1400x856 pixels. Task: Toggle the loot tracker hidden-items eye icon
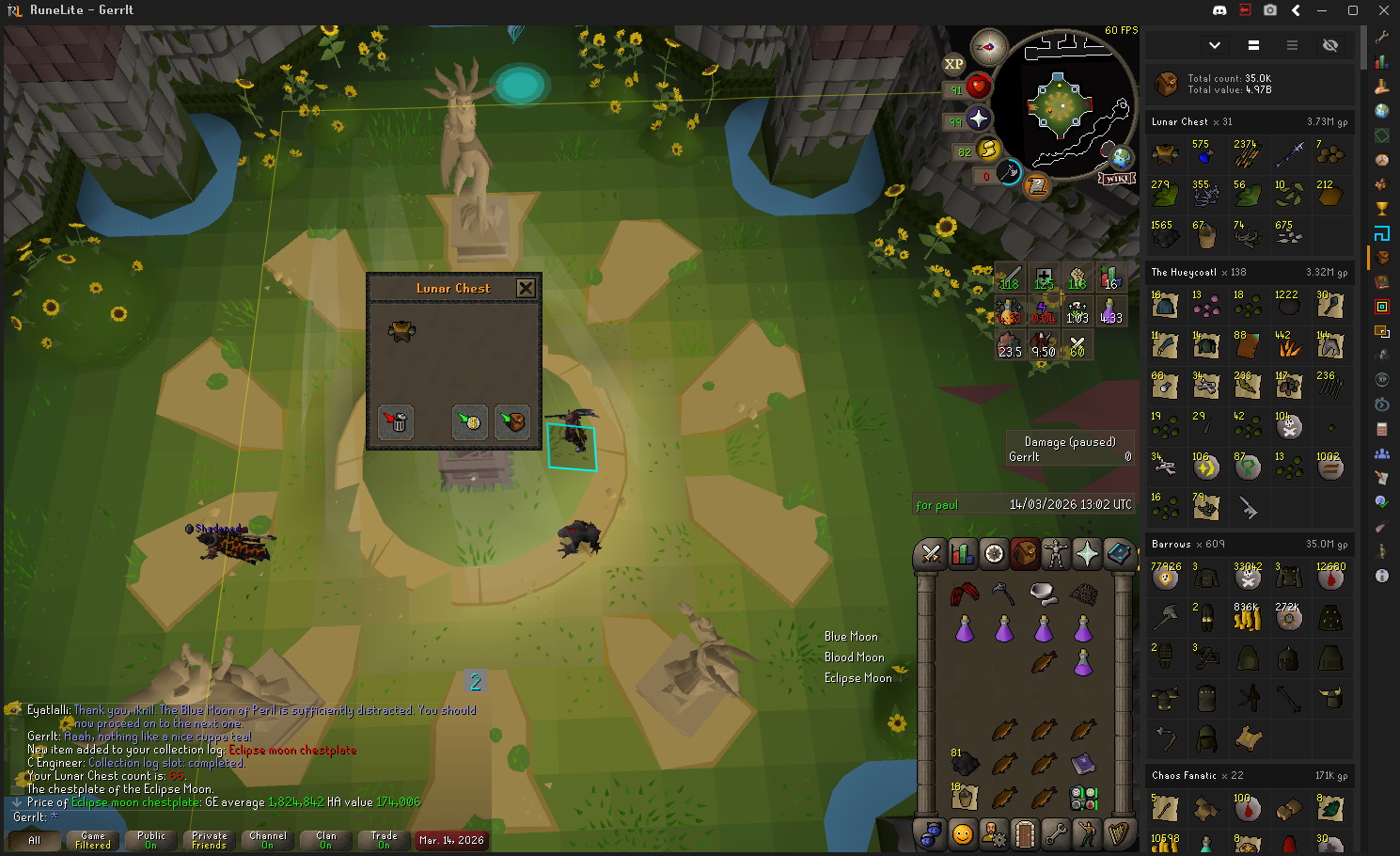[x=1329, y=45]
